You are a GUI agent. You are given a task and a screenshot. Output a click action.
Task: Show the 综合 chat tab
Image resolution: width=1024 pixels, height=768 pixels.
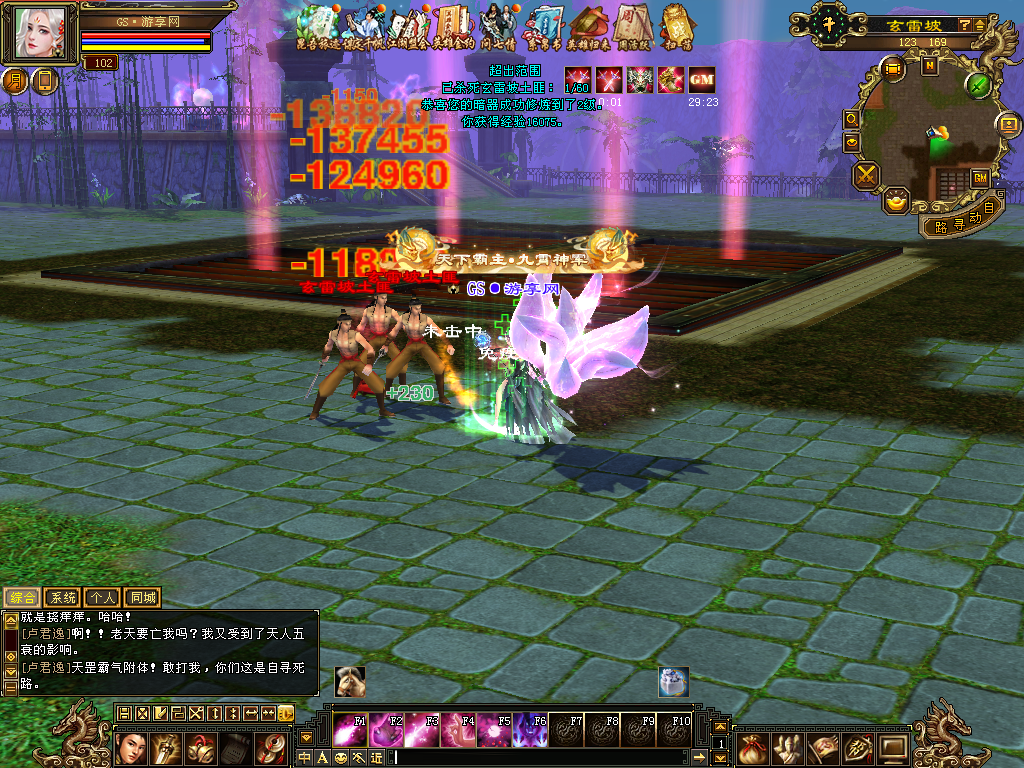pyautogui.click(x=22, y=598)
